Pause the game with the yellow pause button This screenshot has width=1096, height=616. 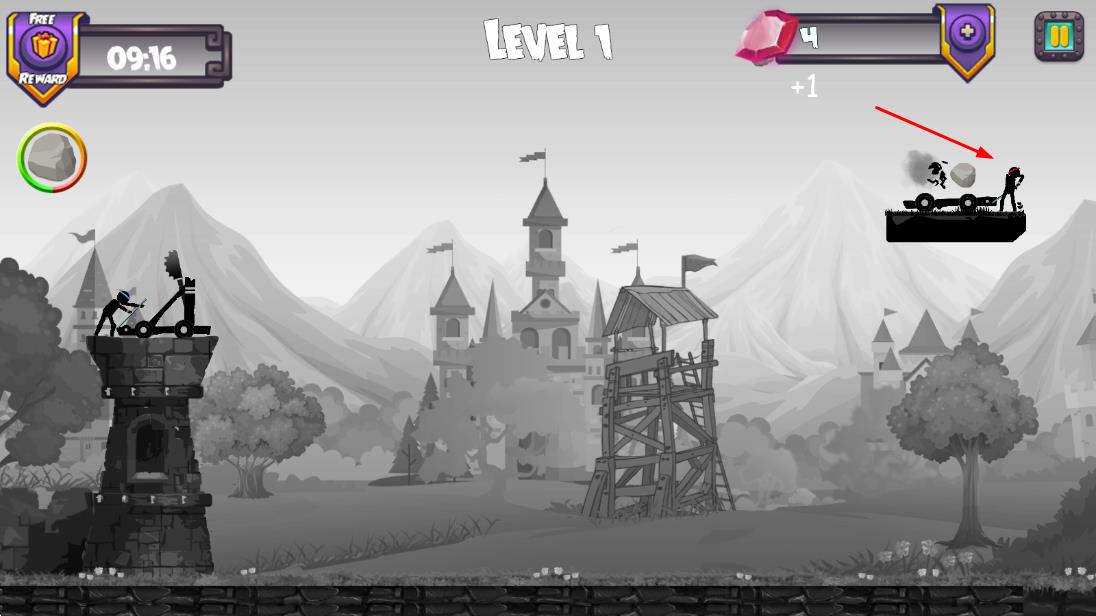click(1058, 37)
